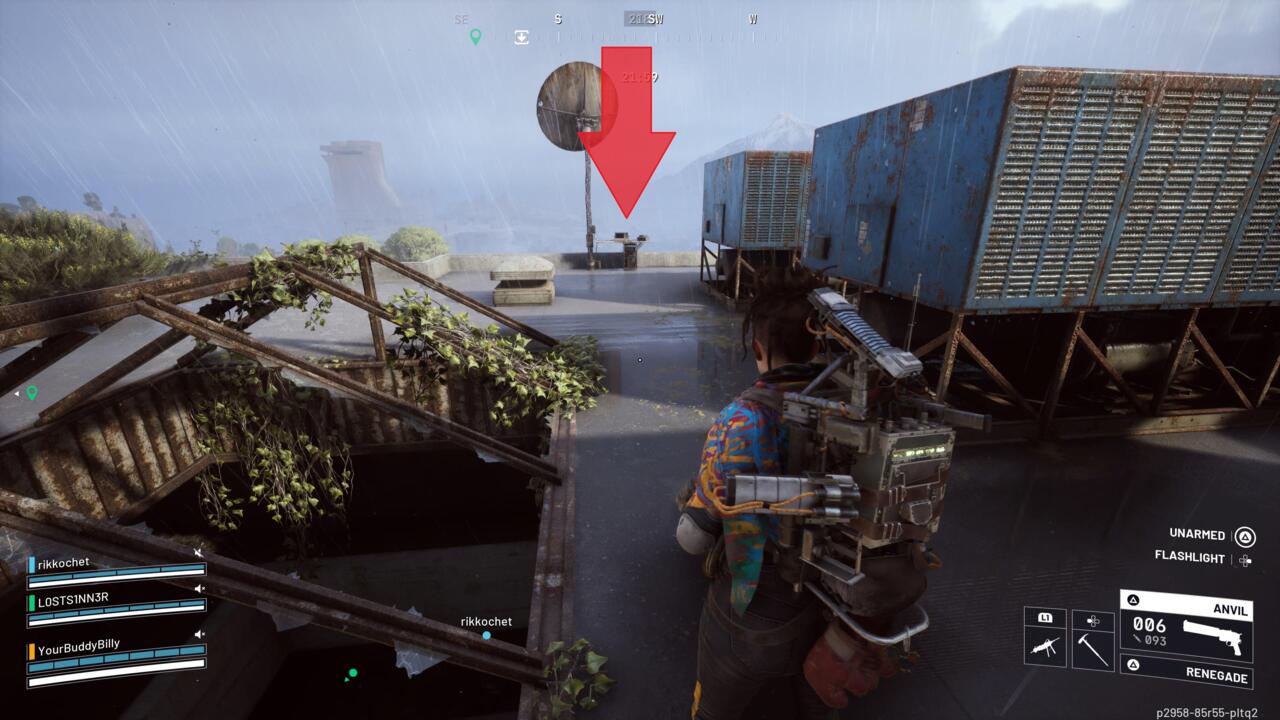Mute the speaker icon beside rikkochet
The image size is (1280, 720).
(198, 552)
